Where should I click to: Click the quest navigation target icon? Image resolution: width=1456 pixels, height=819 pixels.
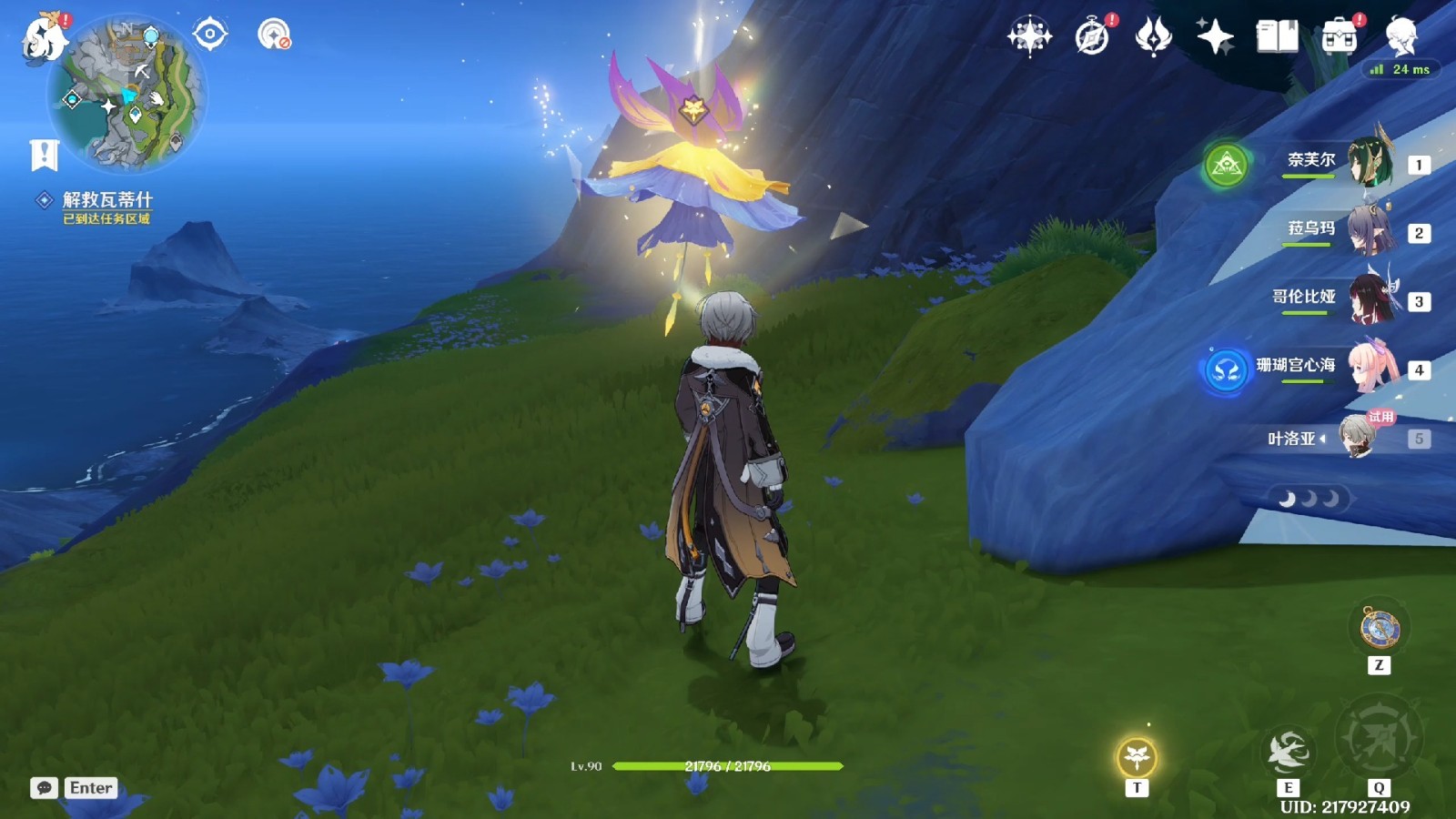pyautogui.click(x=210, y=35)
